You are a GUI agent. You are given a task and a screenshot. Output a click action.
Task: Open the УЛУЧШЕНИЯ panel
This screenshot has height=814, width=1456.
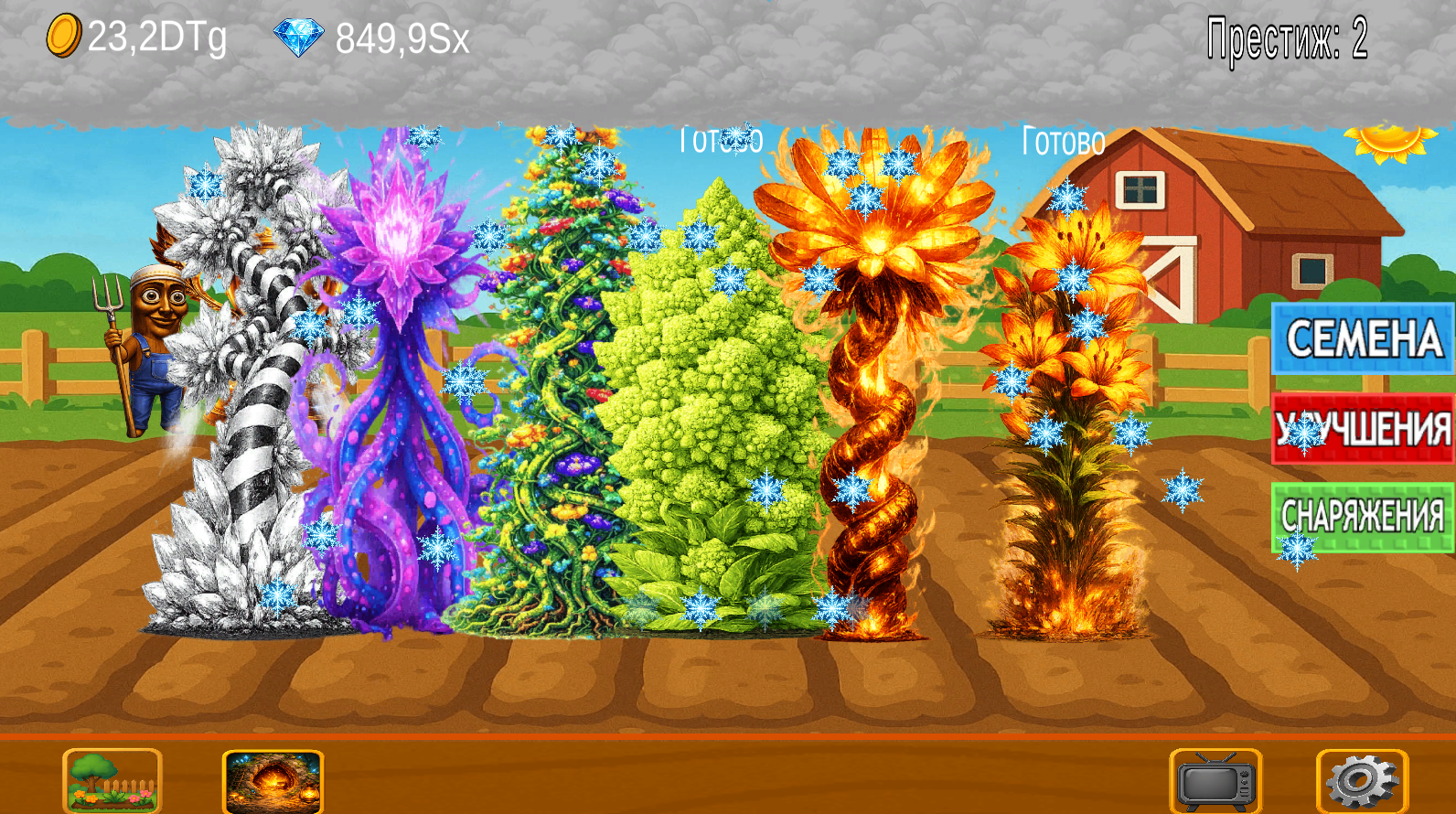coord(1362,426)
